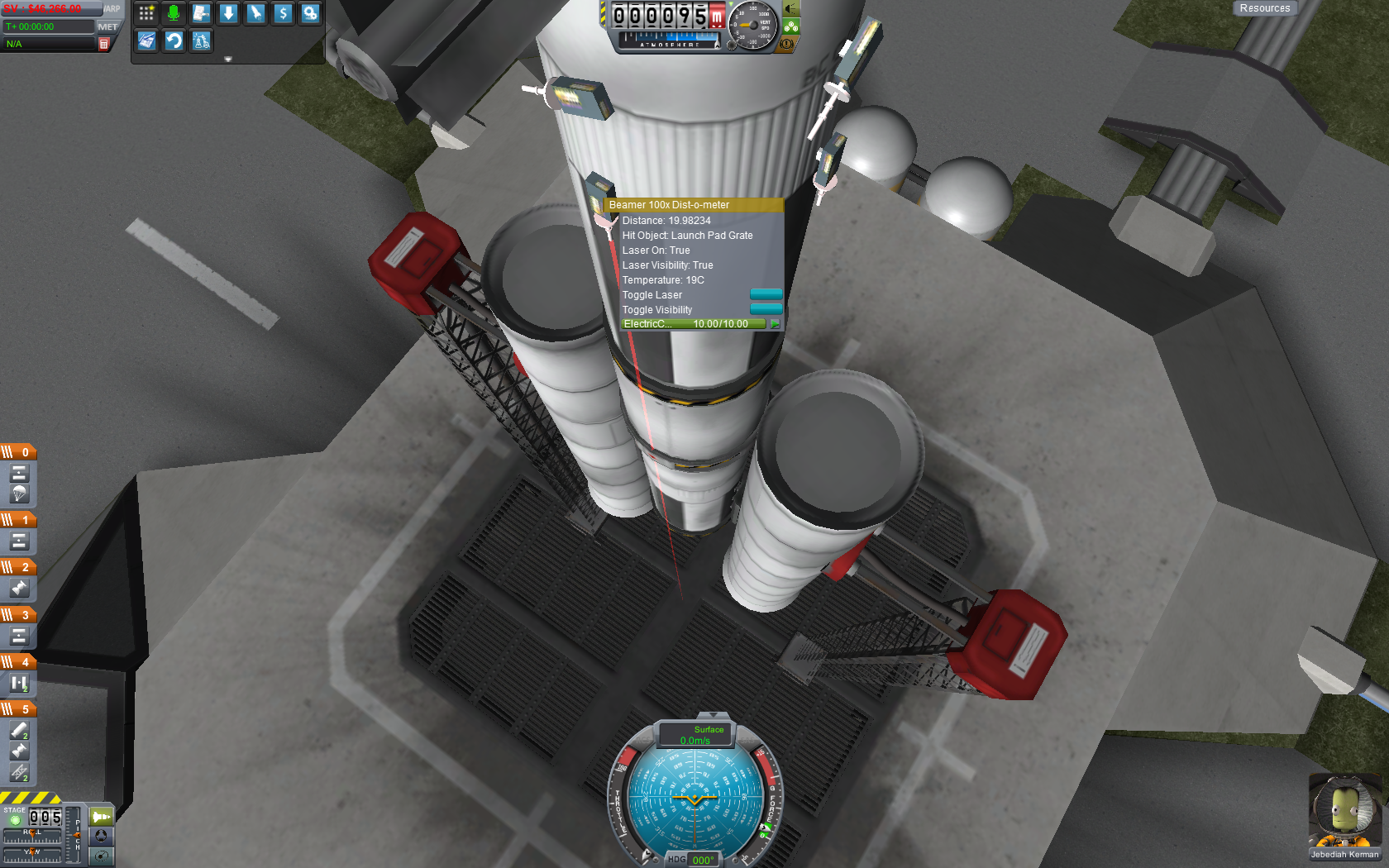Click the white down-arrow toolbar icon
The width and height of the screenshot is (1389, 868).
[228, 13]
